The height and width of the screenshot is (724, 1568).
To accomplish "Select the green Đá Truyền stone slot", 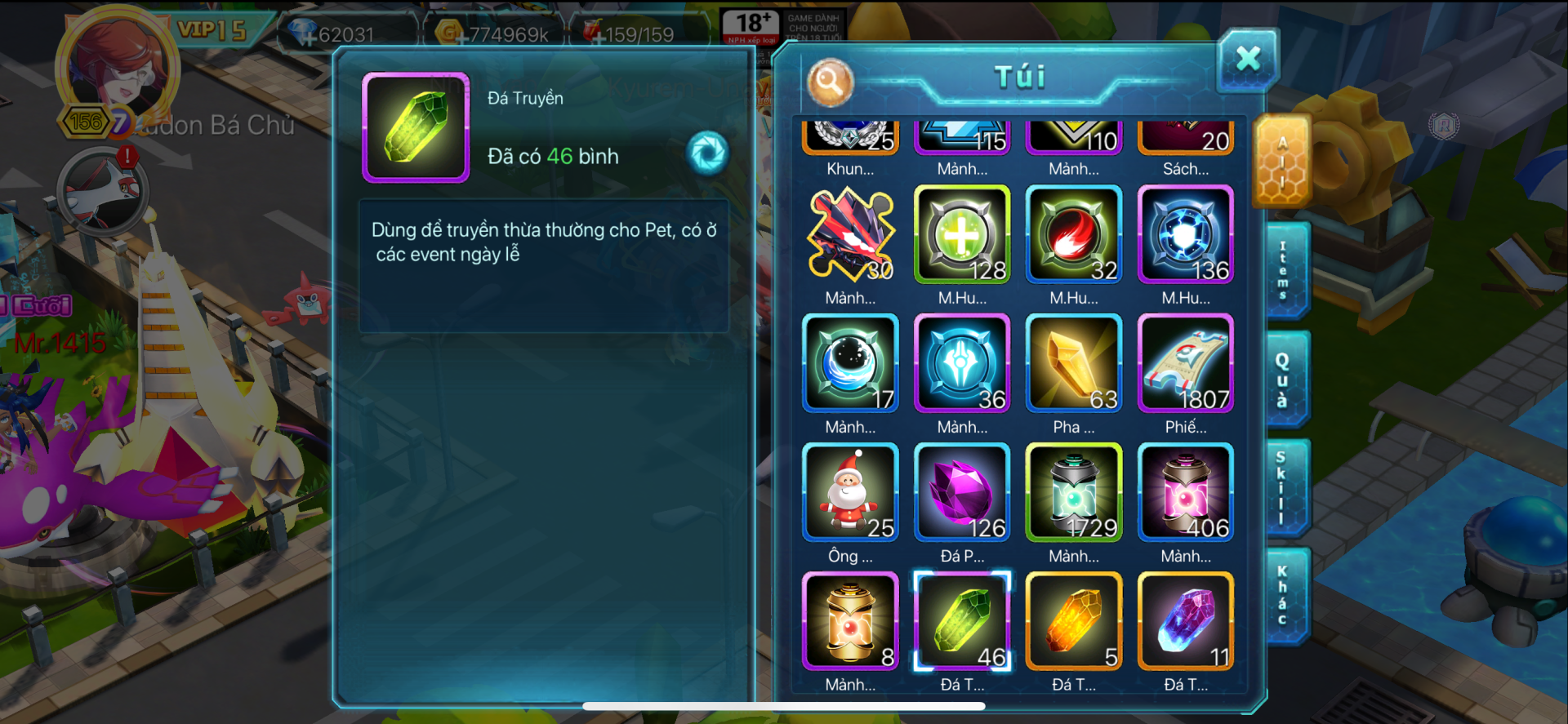I will pyautogui.click(x=962, y=621).
